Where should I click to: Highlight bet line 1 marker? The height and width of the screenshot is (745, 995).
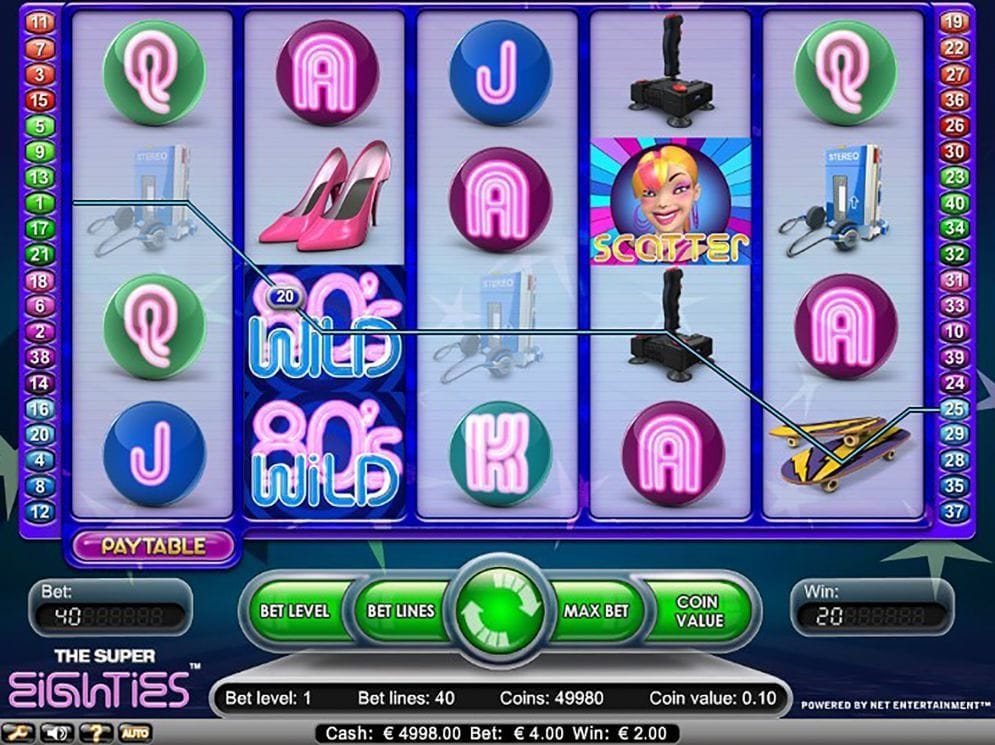[x=41, y=203]
